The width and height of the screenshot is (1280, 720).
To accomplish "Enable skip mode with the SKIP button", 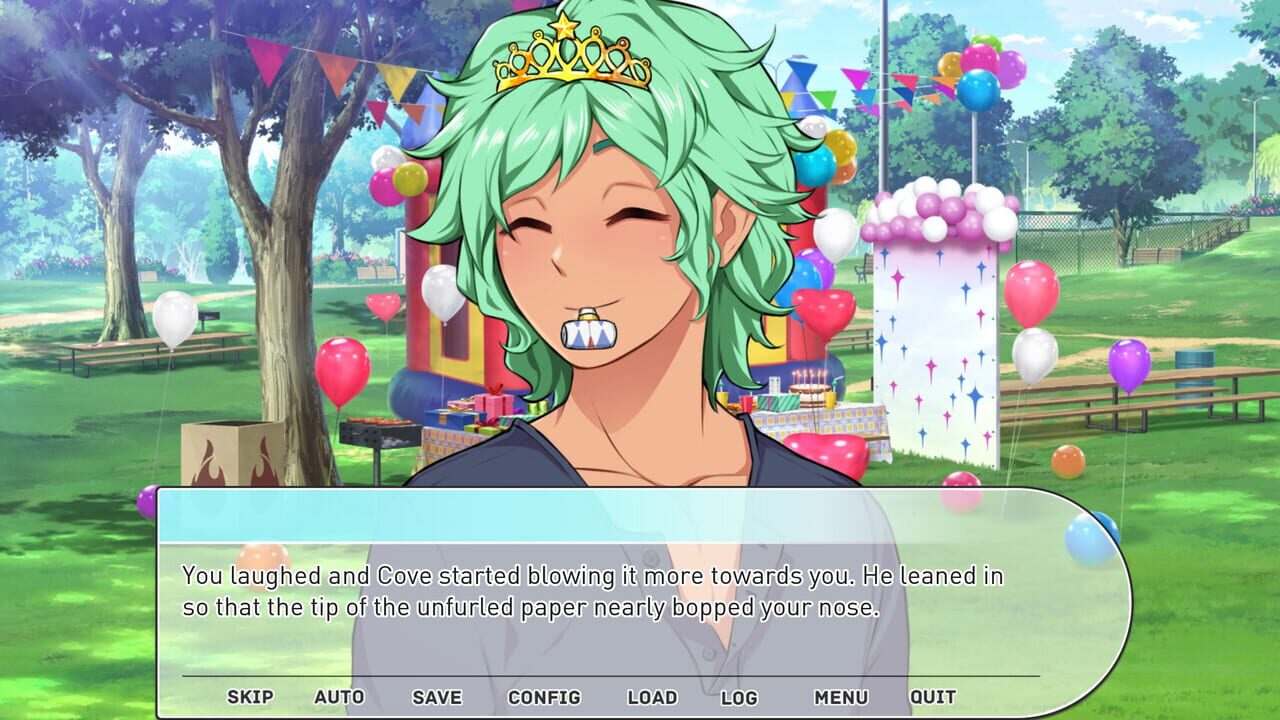I will 249,697.
